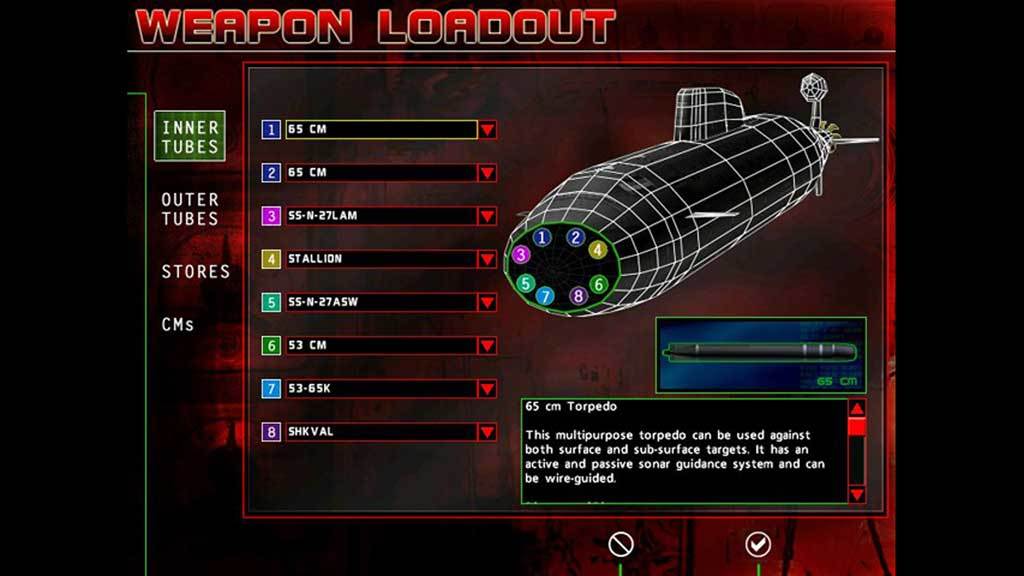This screenshot has width=1024, height=576.
Task: Switch to the Inner Tubes tab
Action: point(190,137)
